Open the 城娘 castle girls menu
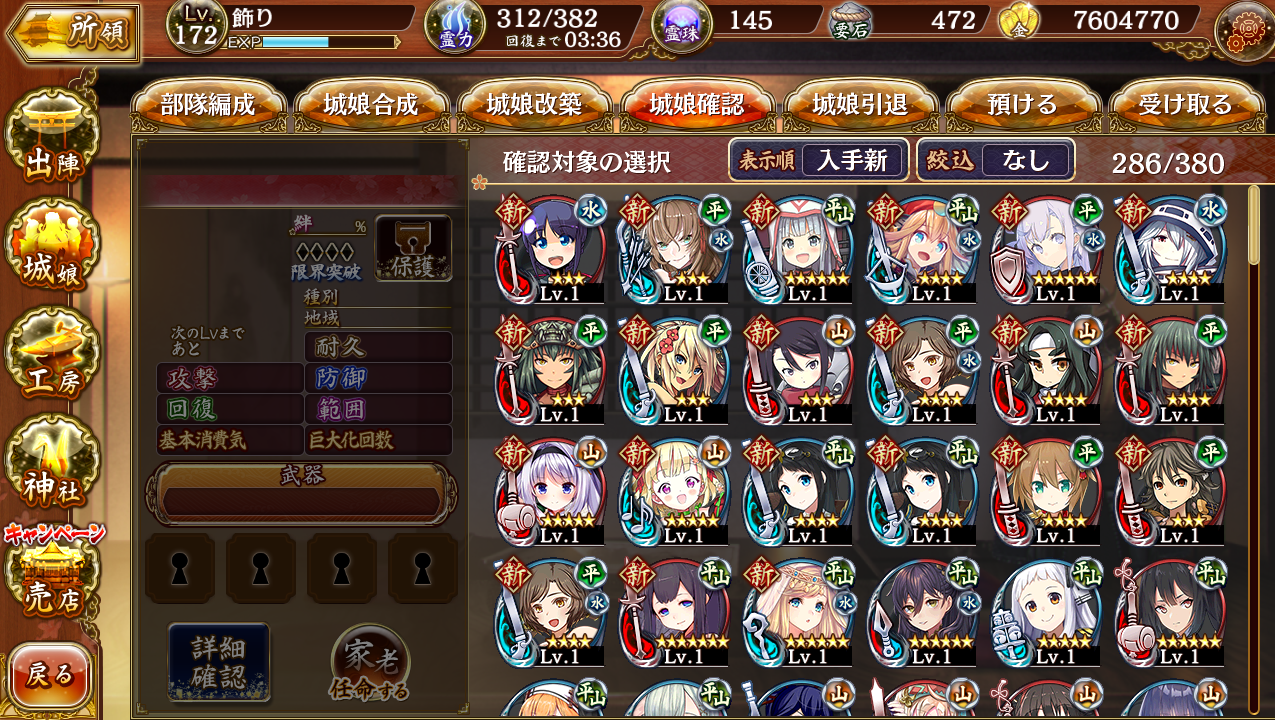 pyautogui.click(x=52, y=250)
